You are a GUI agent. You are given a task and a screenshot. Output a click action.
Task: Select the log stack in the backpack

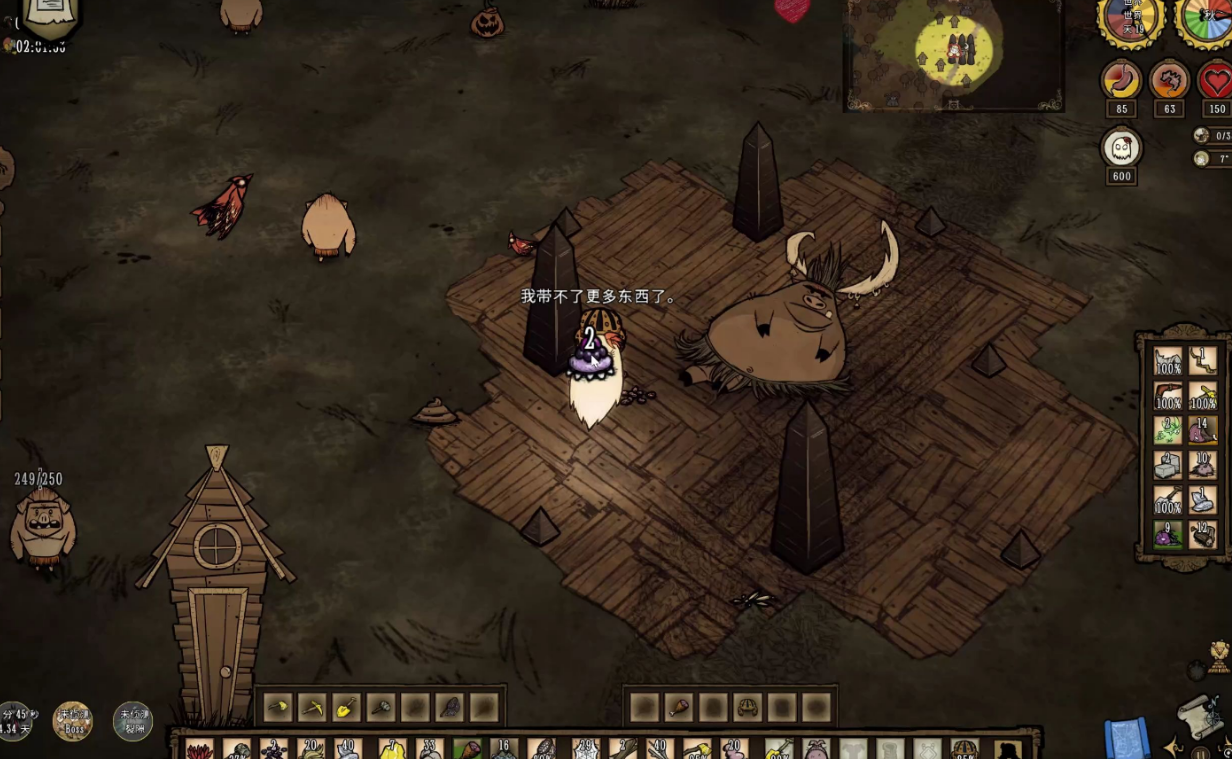tap(1203, 536)
